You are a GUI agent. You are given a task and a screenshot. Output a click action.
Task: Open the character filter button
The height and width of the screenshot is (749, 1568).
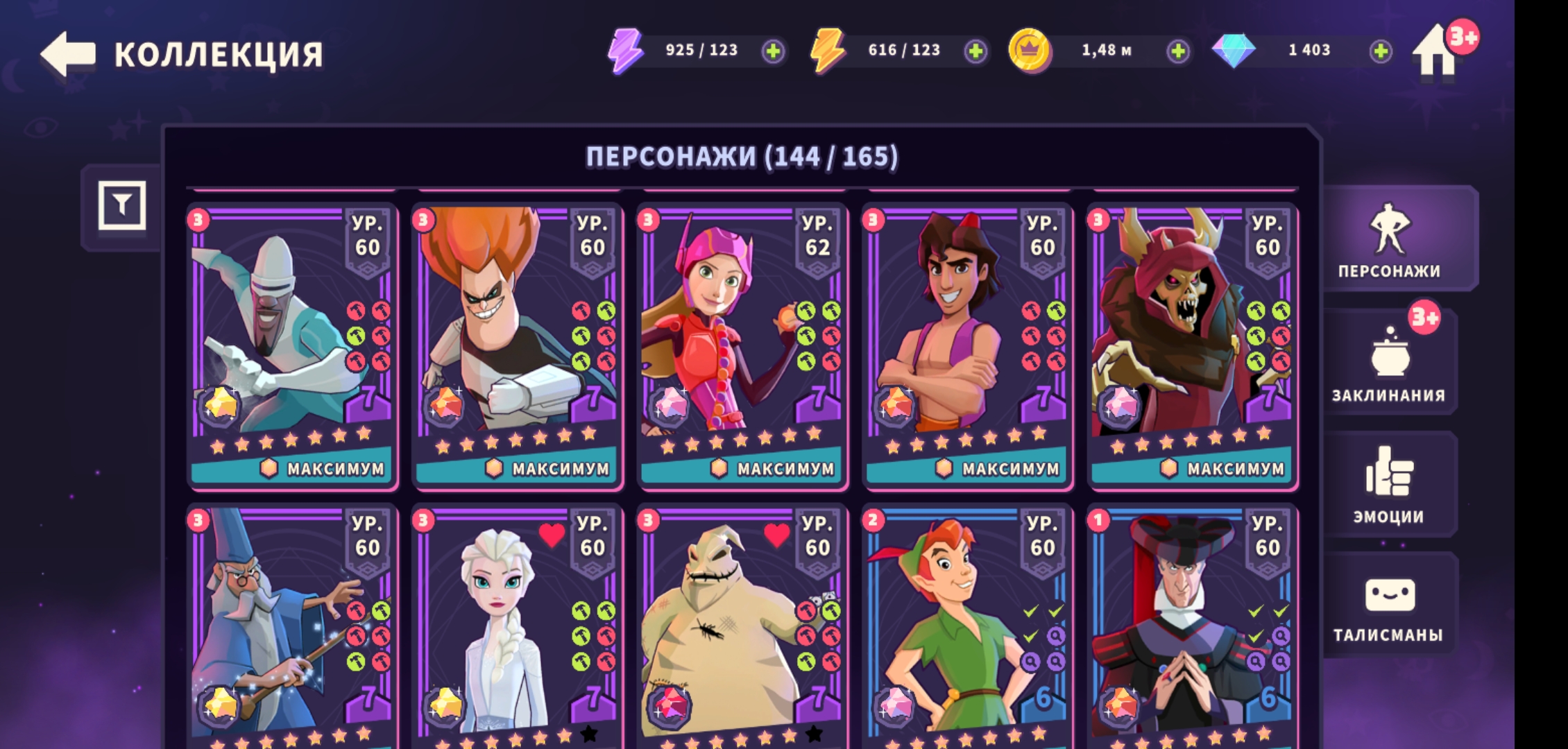tap(122, 205)
